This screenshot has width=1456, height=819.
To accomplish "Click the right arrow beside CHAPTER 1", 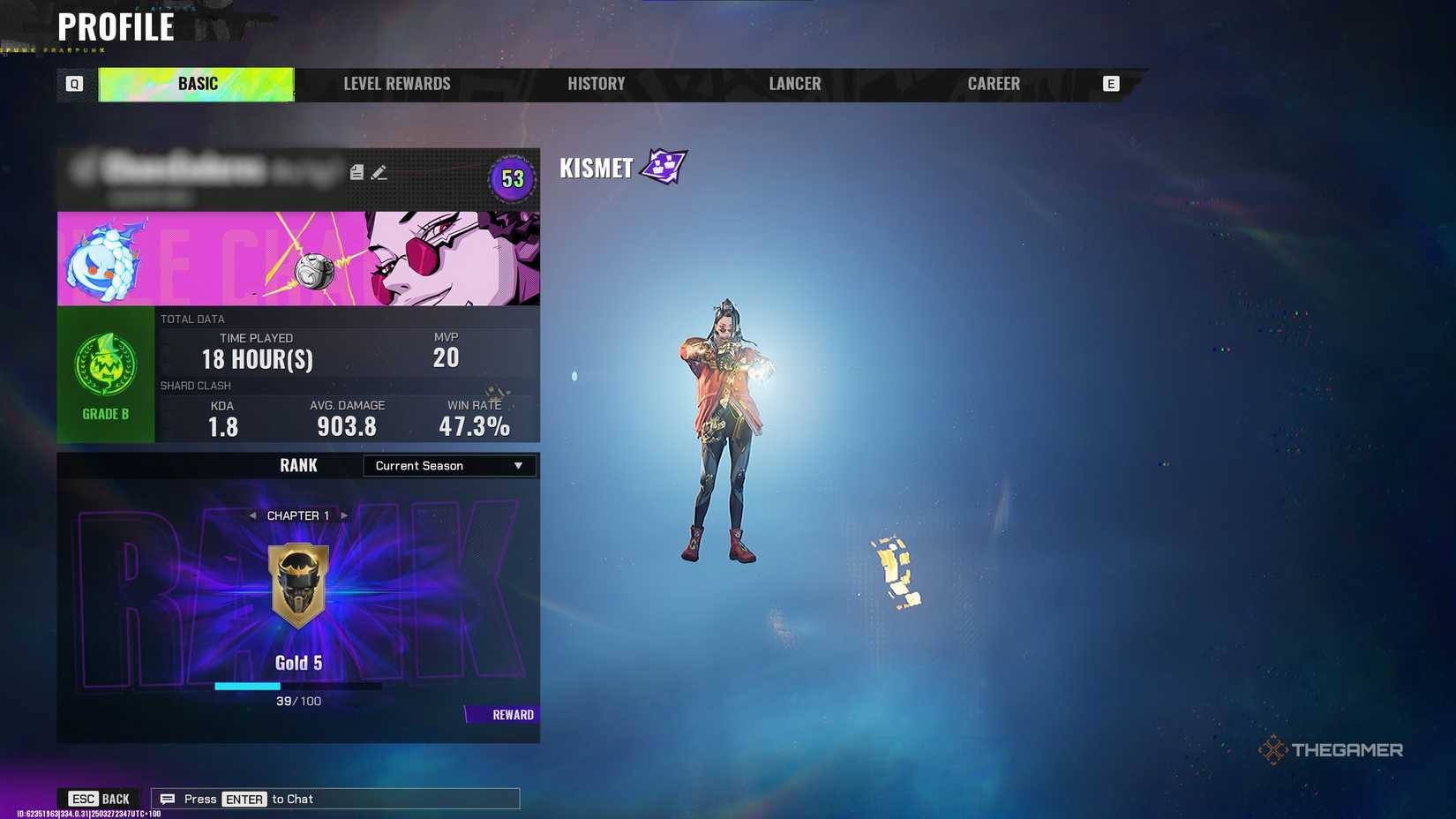I will tap(344, 515).
